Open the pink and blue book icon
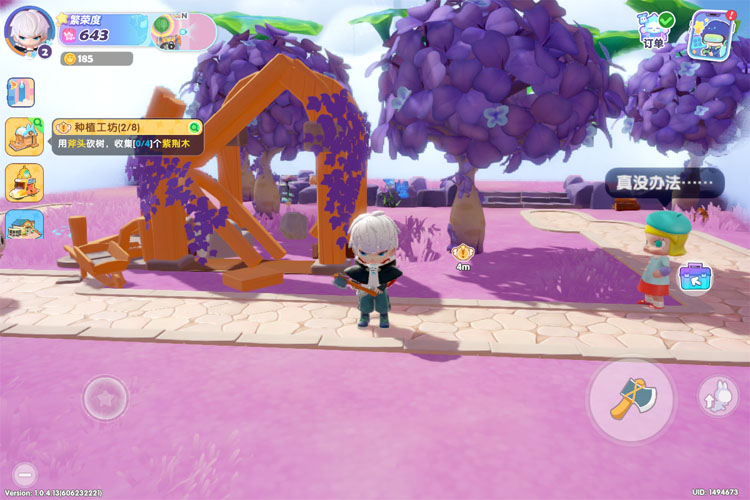 pos(20,92)
